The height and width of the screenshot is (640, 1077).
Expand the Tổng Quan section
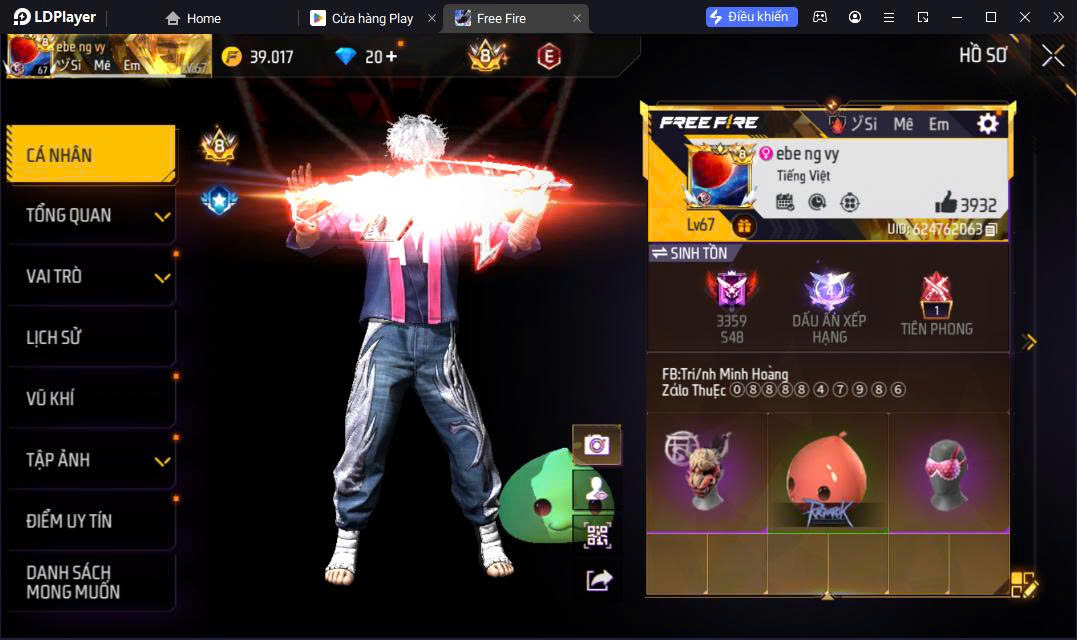click(90, 215)
